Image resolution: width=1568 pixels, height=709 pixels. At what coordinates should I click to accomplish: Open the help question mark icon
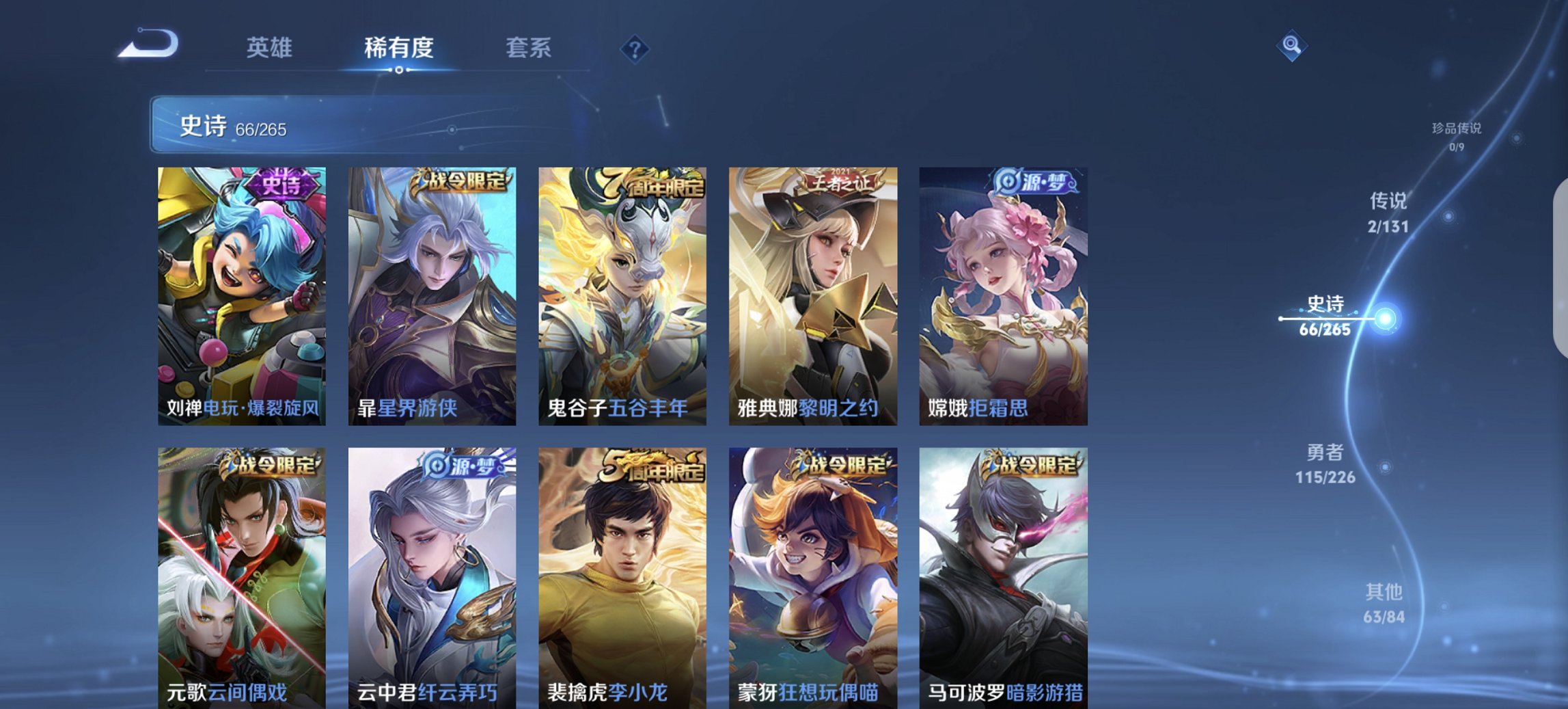[634, 49]
